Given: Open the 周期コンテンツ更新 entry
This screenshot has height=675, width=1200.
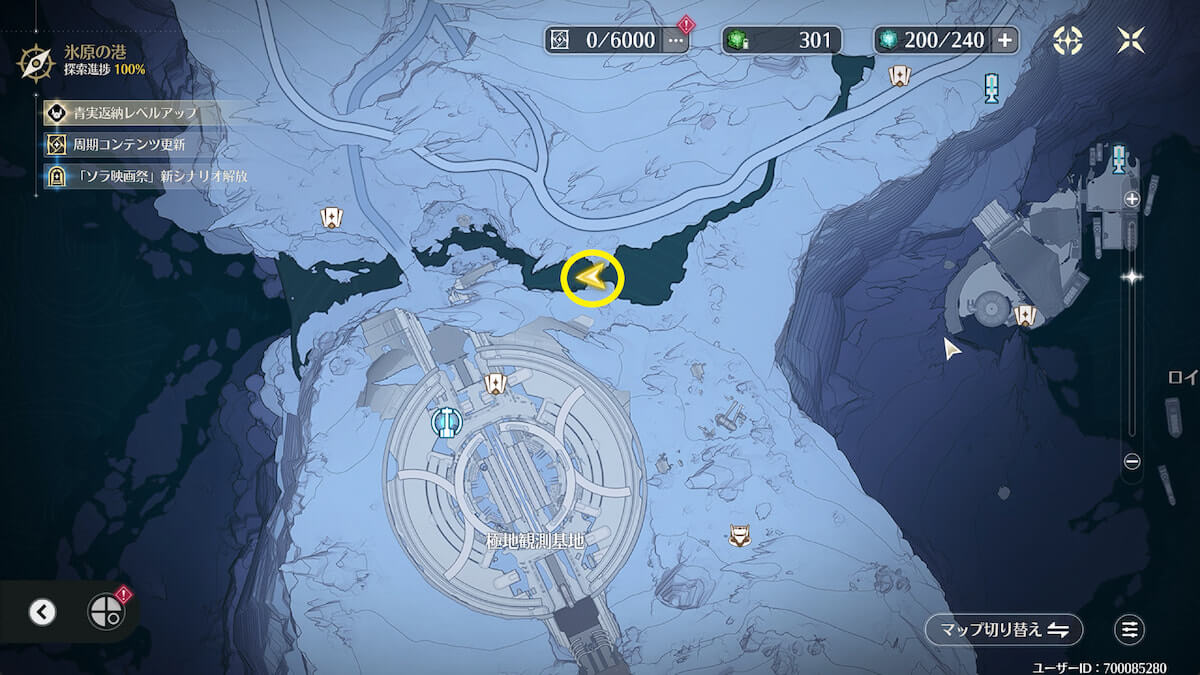Looking at the screenshot, I should click(128, 144).
